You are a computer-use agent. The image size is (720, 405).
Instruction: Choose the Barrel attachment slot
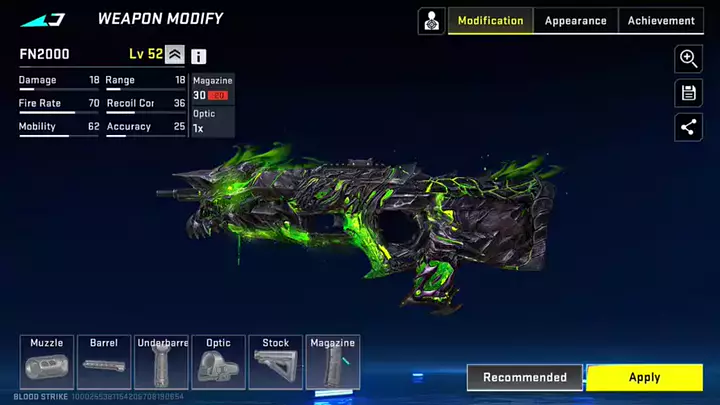click(x=104, y=362)
